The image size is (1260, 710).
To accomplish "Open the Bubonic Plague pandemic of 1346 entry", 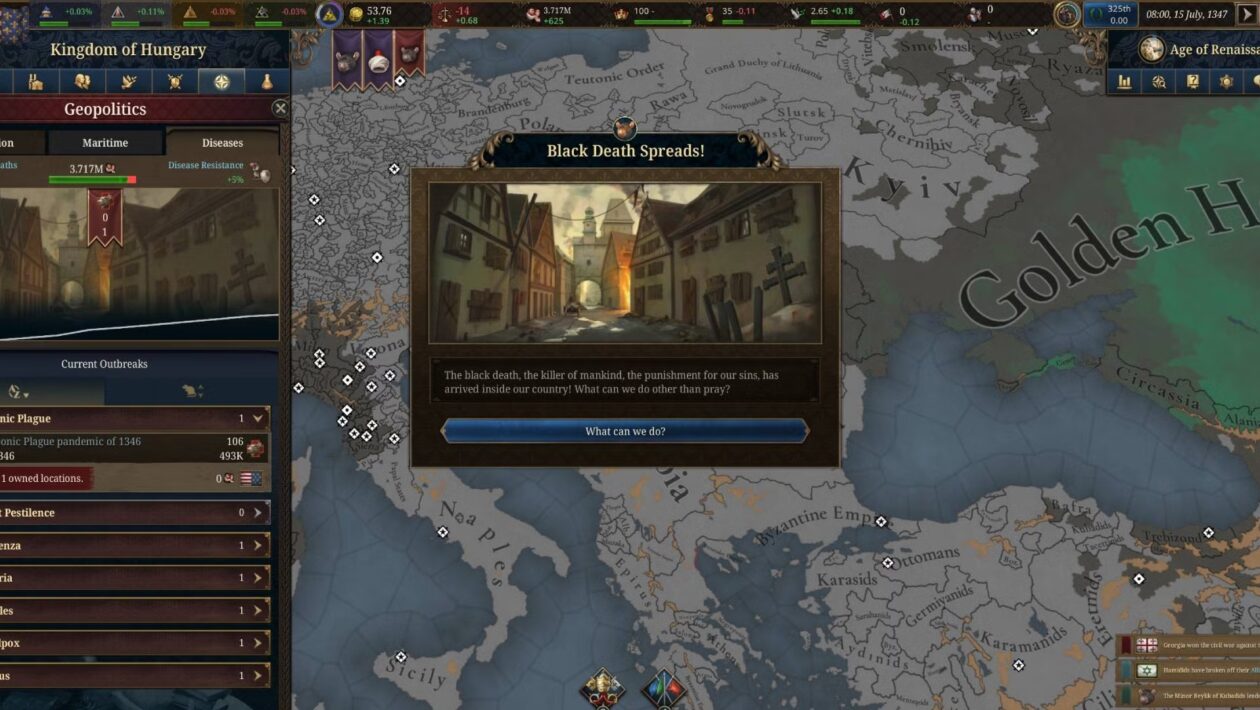I will tap(130, 448).
